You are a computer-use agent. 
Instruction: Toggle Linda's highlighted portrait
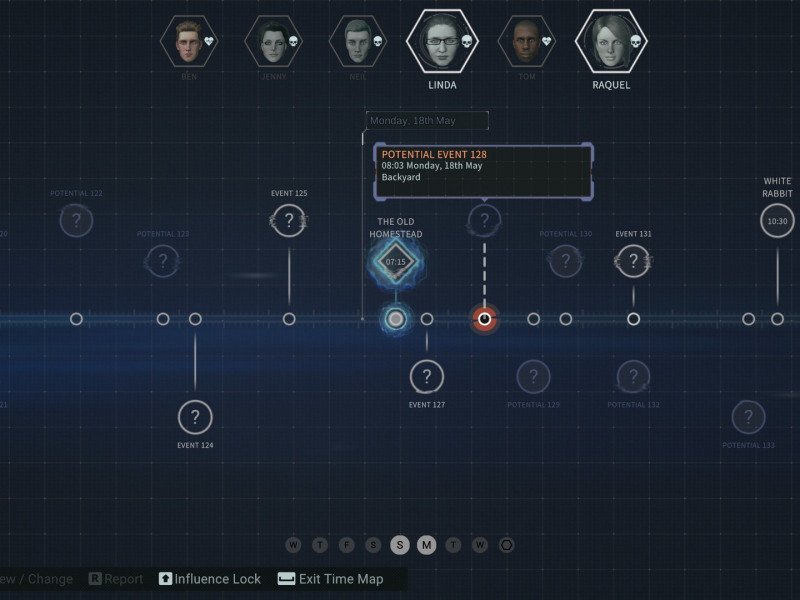(442, 41)
